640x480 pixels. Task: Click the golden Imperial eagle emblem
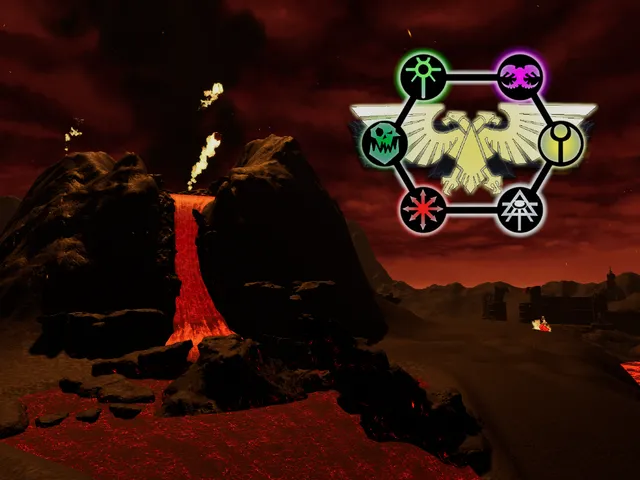[x=471, y=145]
